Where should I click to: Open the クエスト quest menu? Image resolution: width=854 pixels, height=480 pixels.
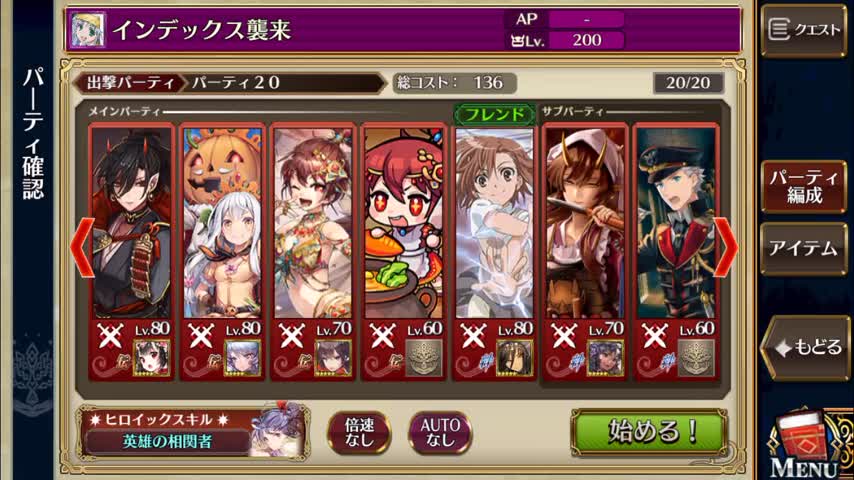[803, 30]
